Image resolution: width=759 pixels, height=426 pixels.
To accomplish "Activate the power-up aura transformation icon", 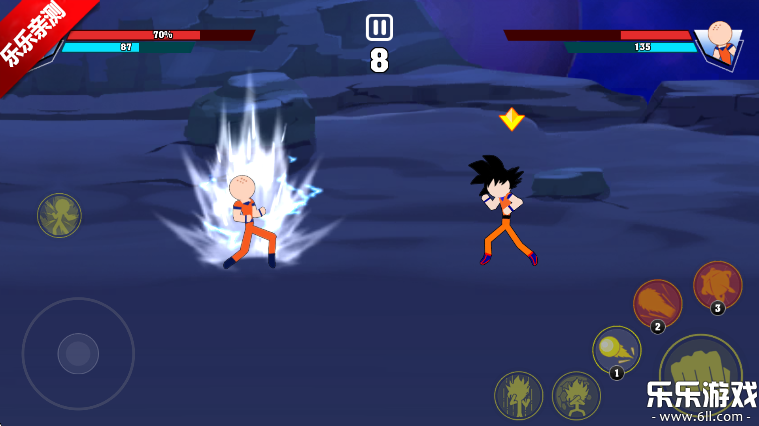I will (518, 395).
